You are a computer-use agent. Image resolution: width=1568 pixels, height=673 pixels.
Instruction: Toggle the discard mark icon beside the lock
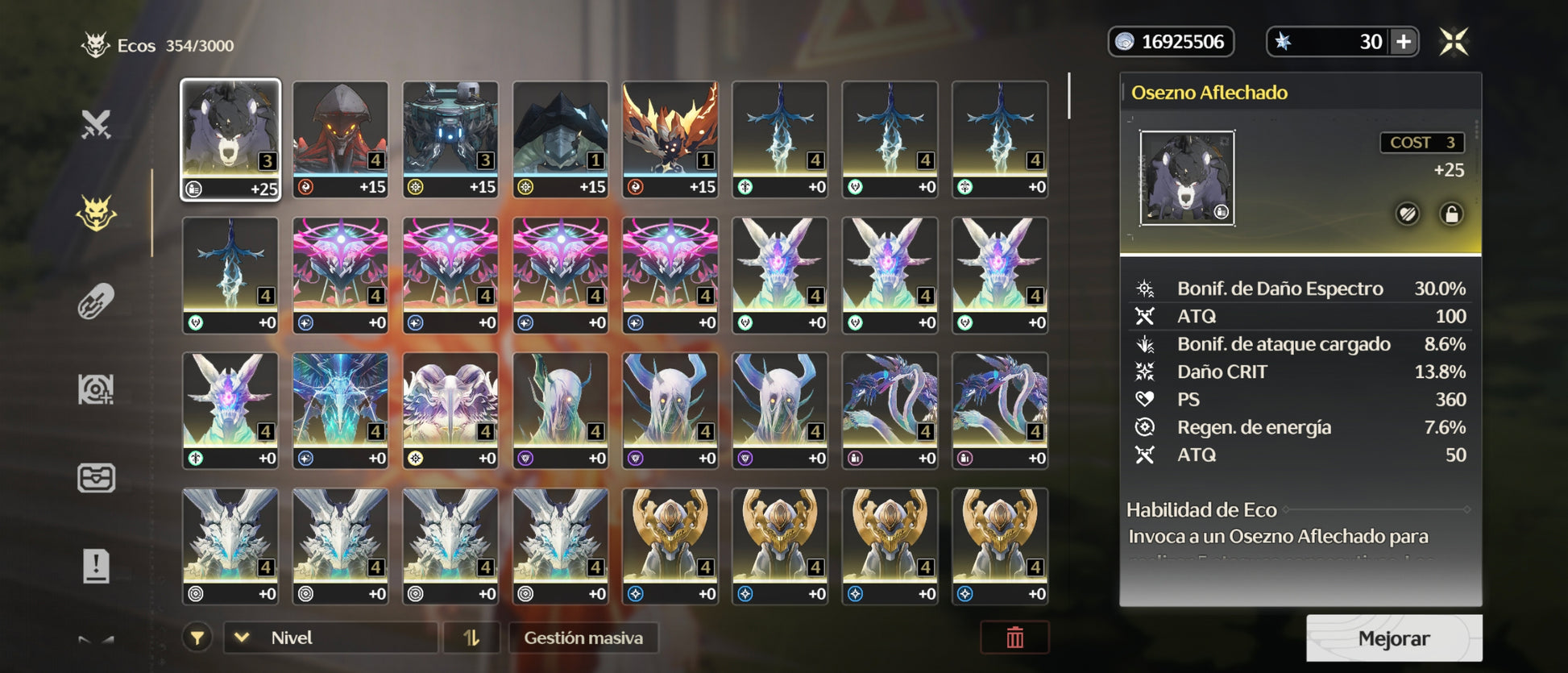1407,214
